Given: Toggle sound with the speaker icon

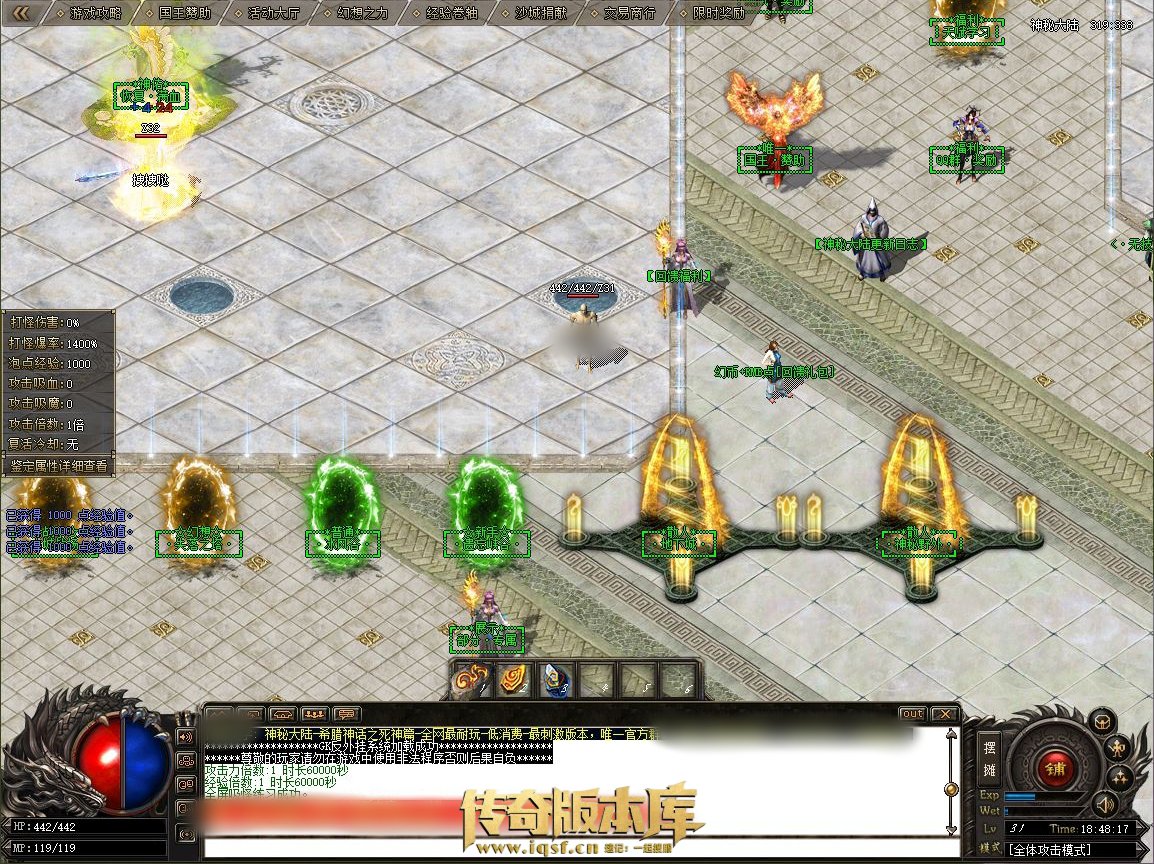Looking at the screenshot, I should click(x=1104, y=803).
